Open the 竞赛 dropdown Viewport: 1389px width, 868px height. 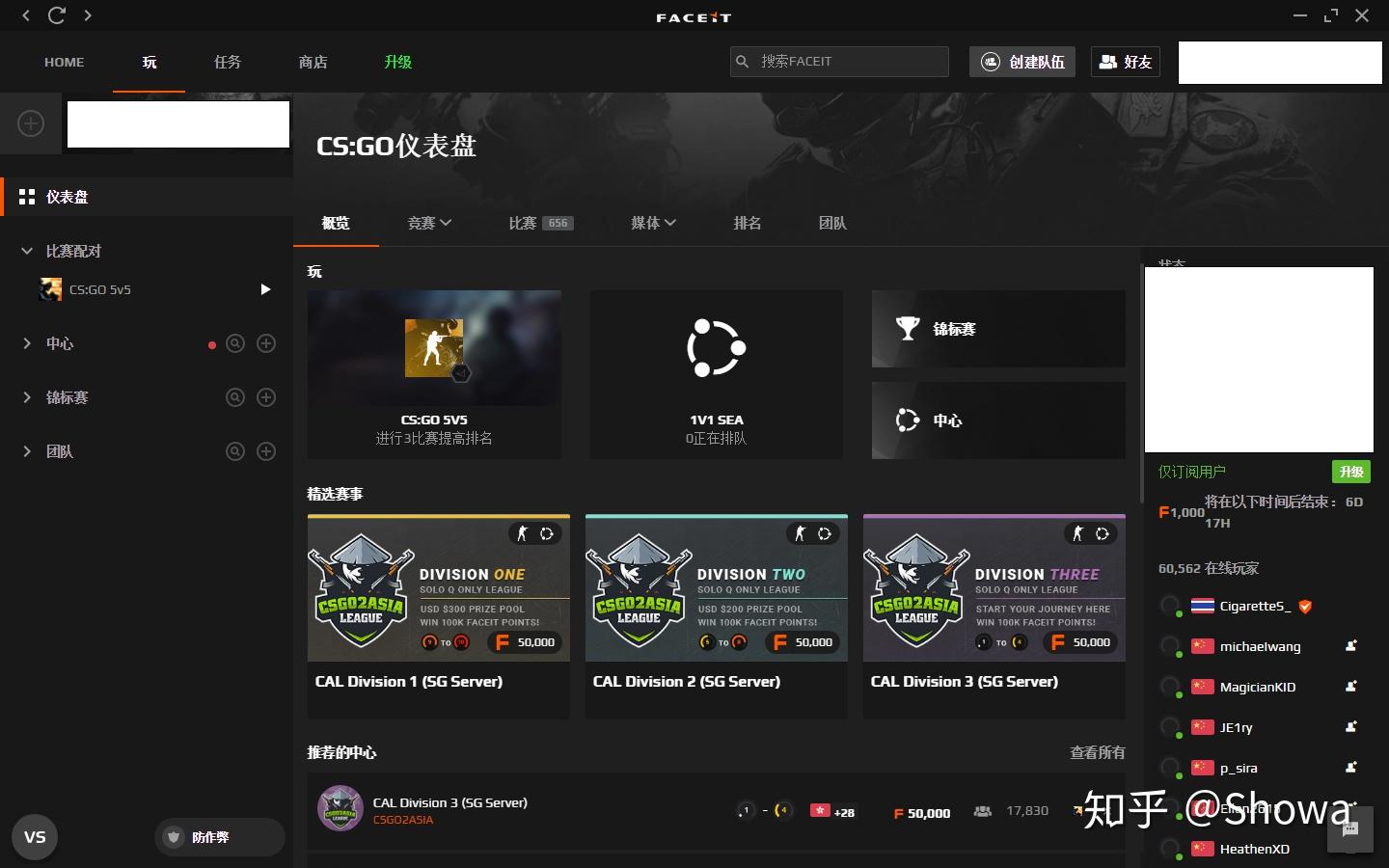click(430, 223)
